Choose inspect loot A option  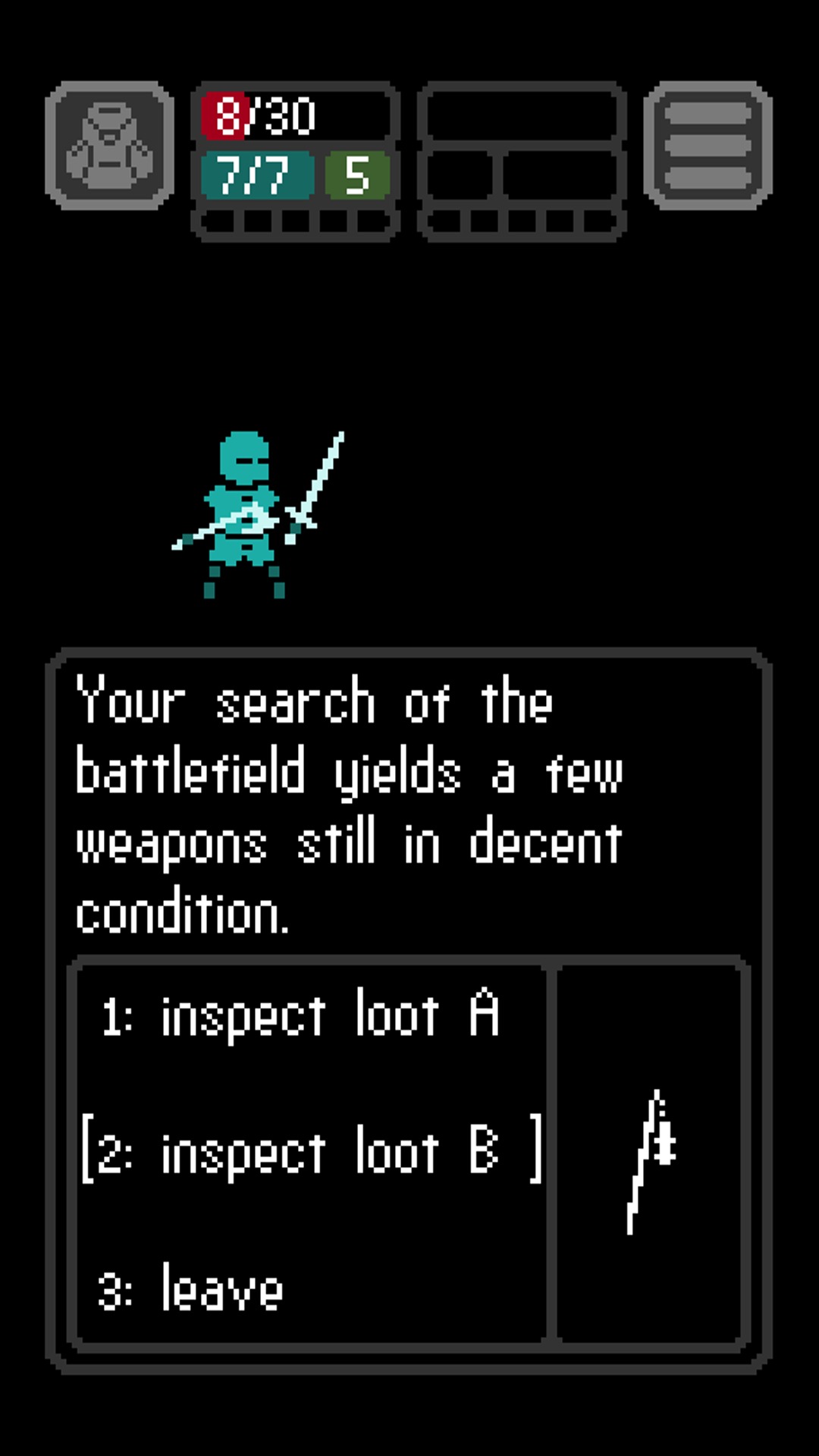[x=300, y=1015]
